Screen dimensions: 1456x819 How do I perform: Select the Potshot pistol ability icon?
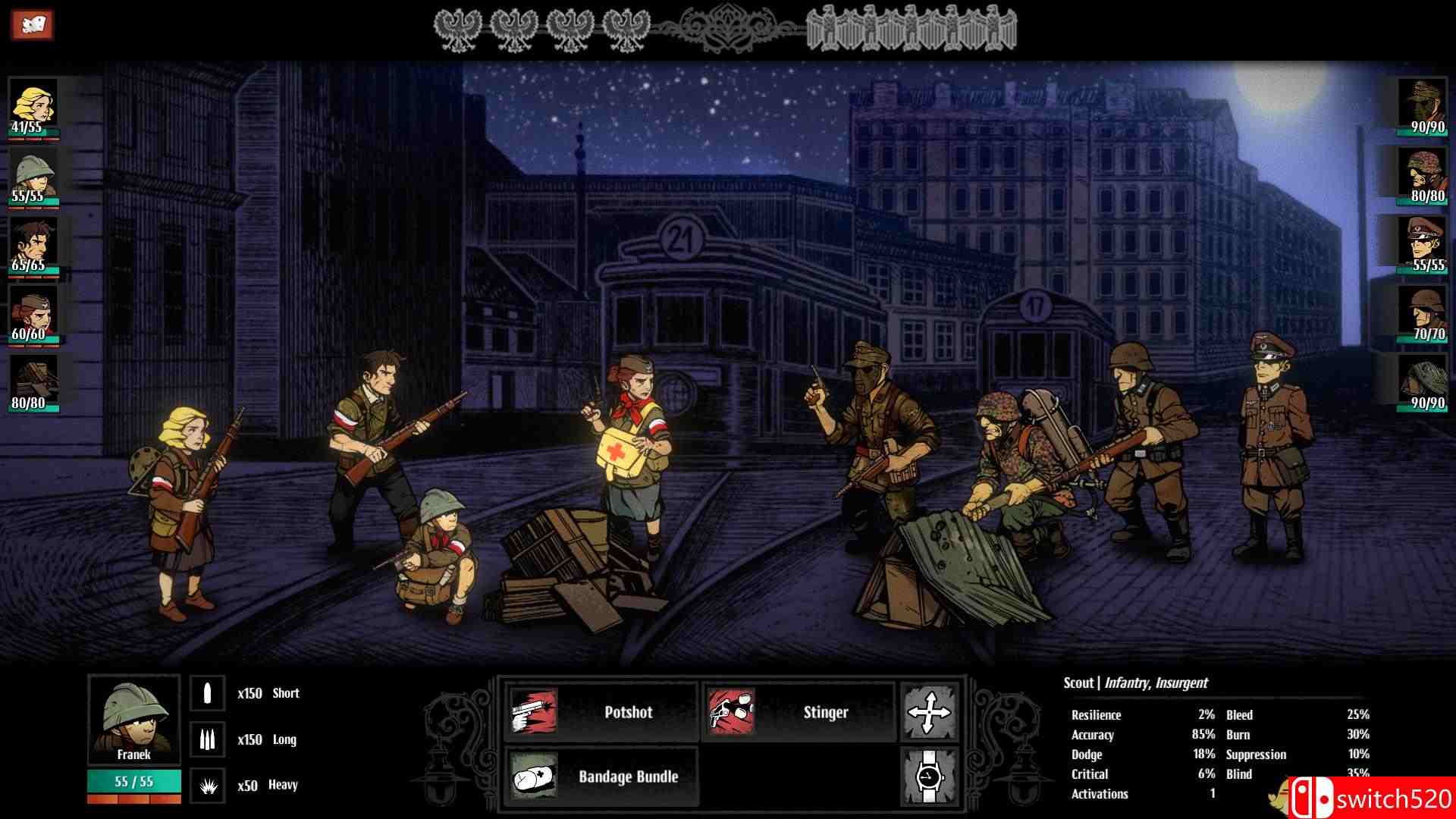click(533, 711)
